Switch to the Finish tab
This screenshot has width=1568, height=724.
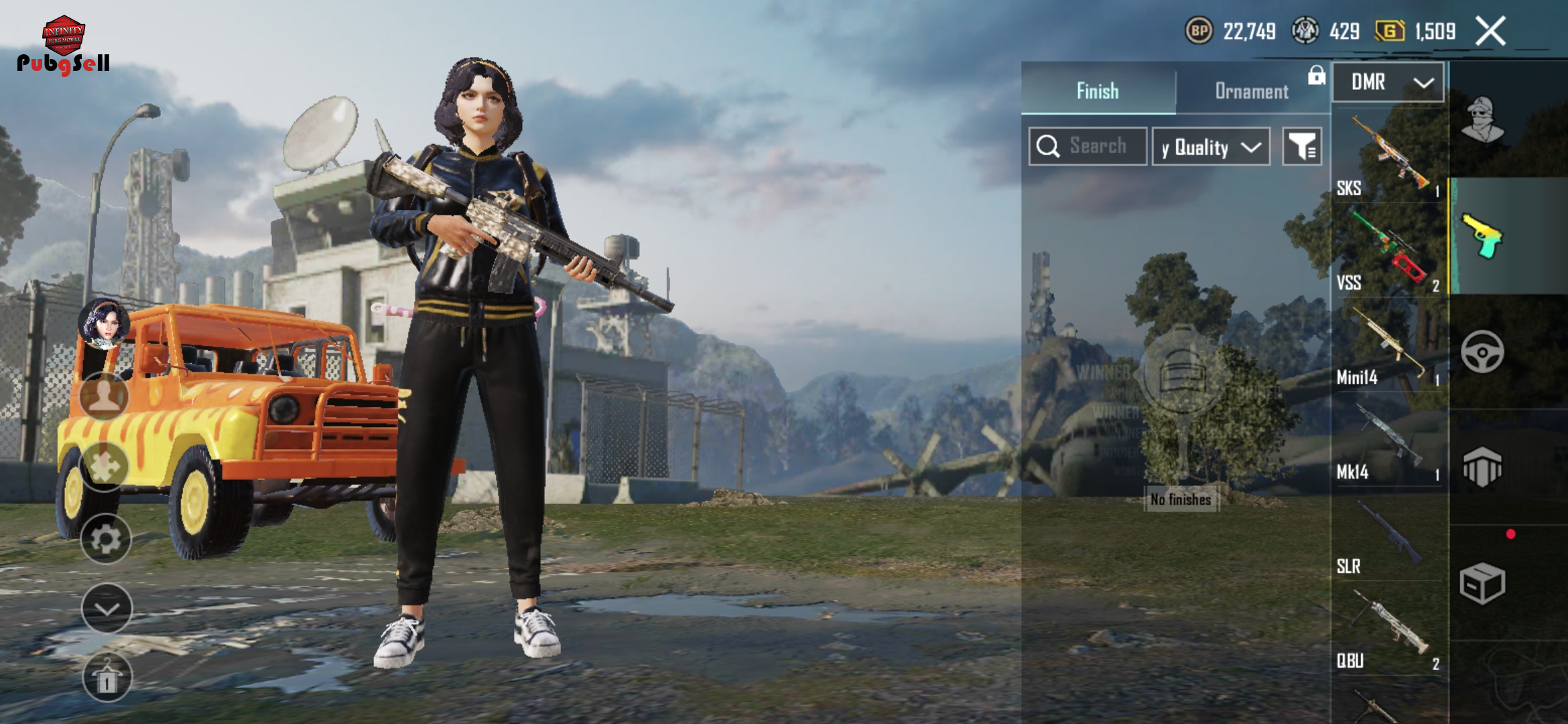click(1098, 90)
